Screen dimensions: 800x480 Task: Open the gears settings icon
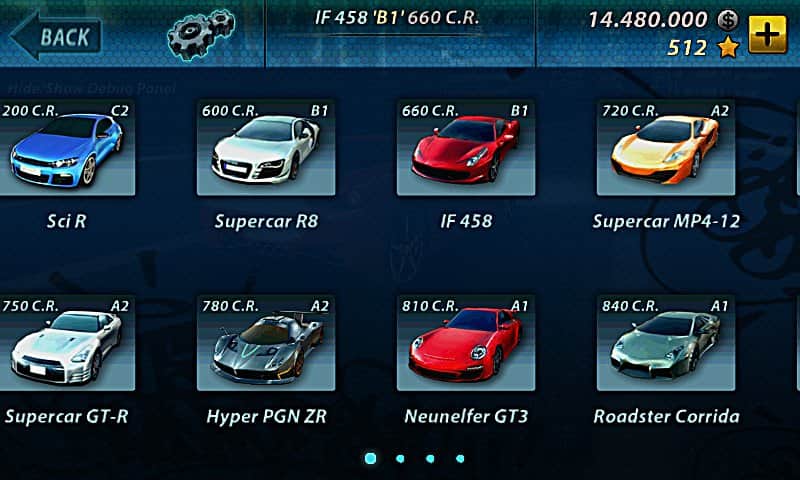[200, 34]
